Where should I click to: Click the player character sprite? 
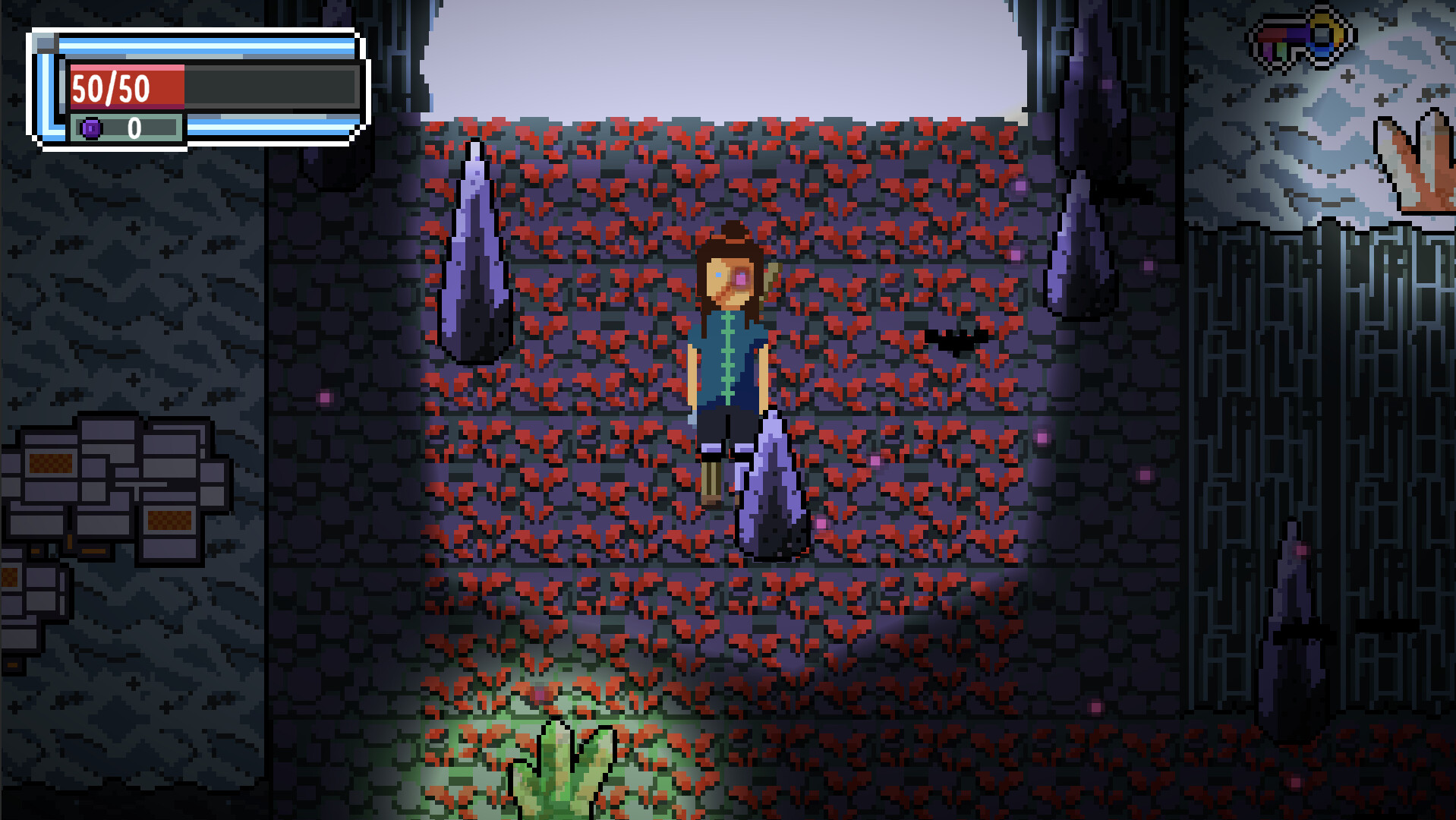click(726, 357)
